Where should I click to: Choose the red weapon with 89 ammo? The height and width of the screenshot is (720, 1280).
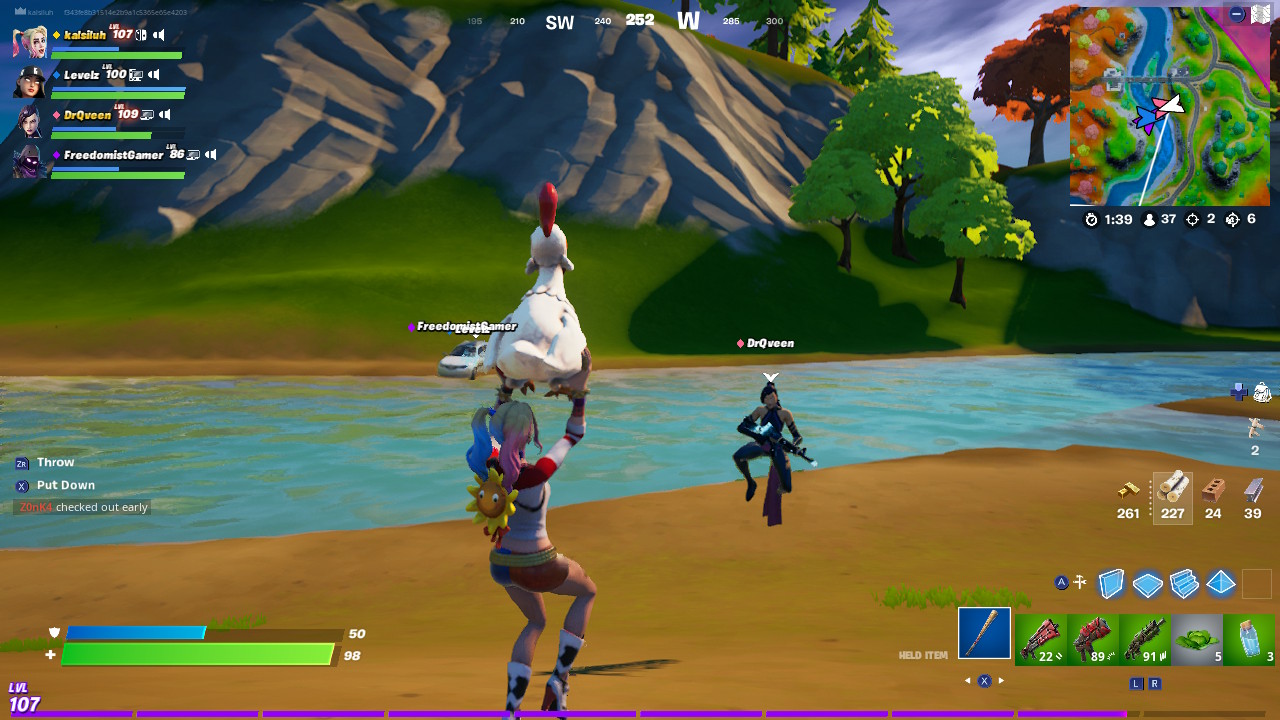pos(1092,639)
